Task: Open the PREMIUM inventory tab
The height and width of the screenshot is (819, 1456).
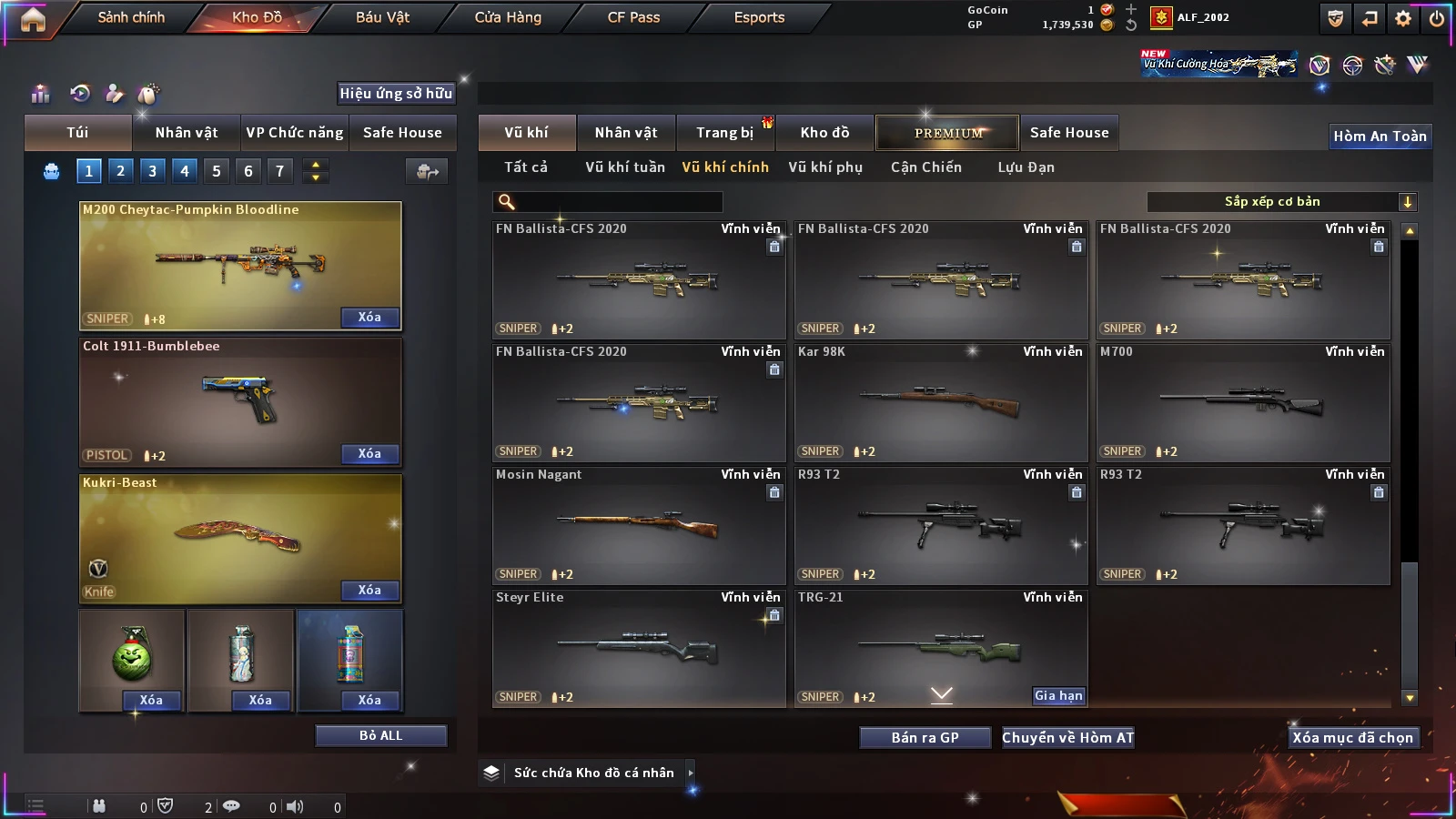Action: pos(948,133)
